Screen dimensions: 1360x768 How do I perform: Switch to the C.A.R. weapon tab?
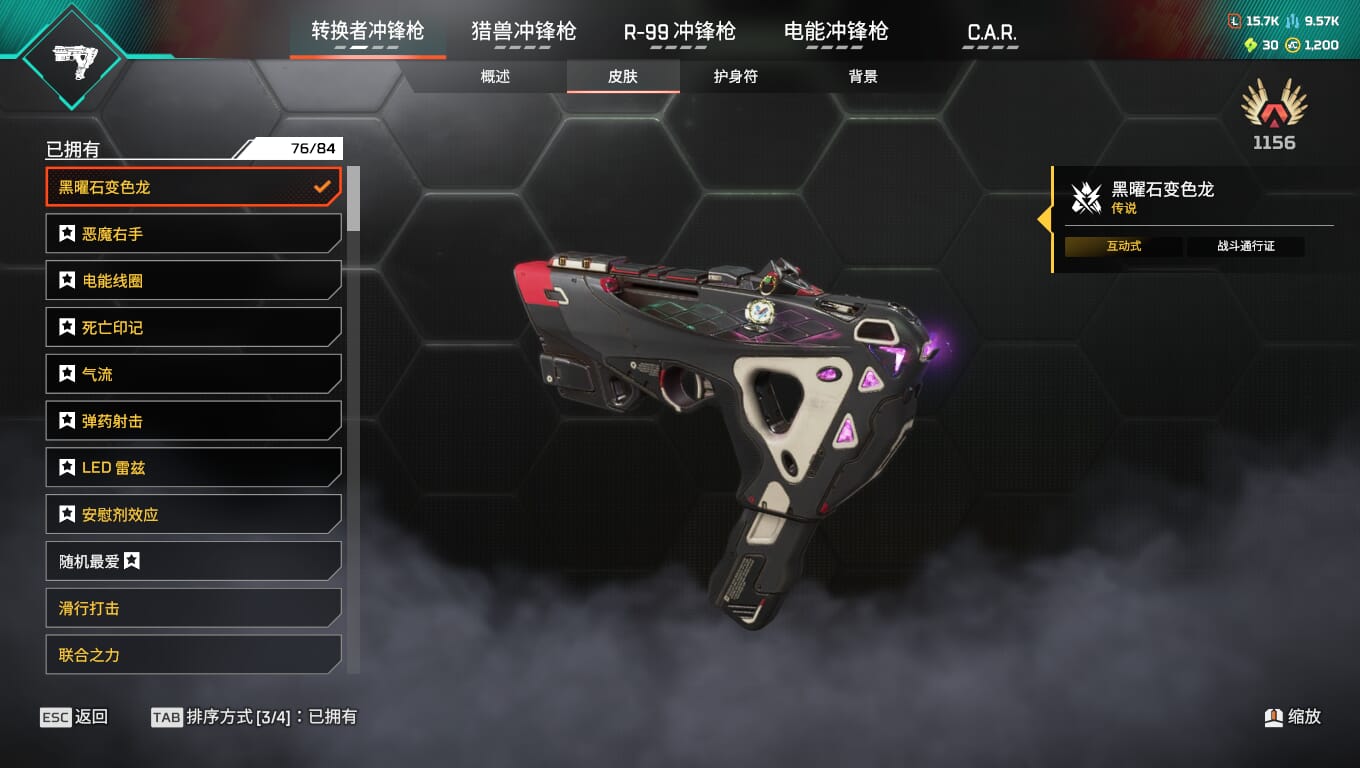click(x=991, y=33)
